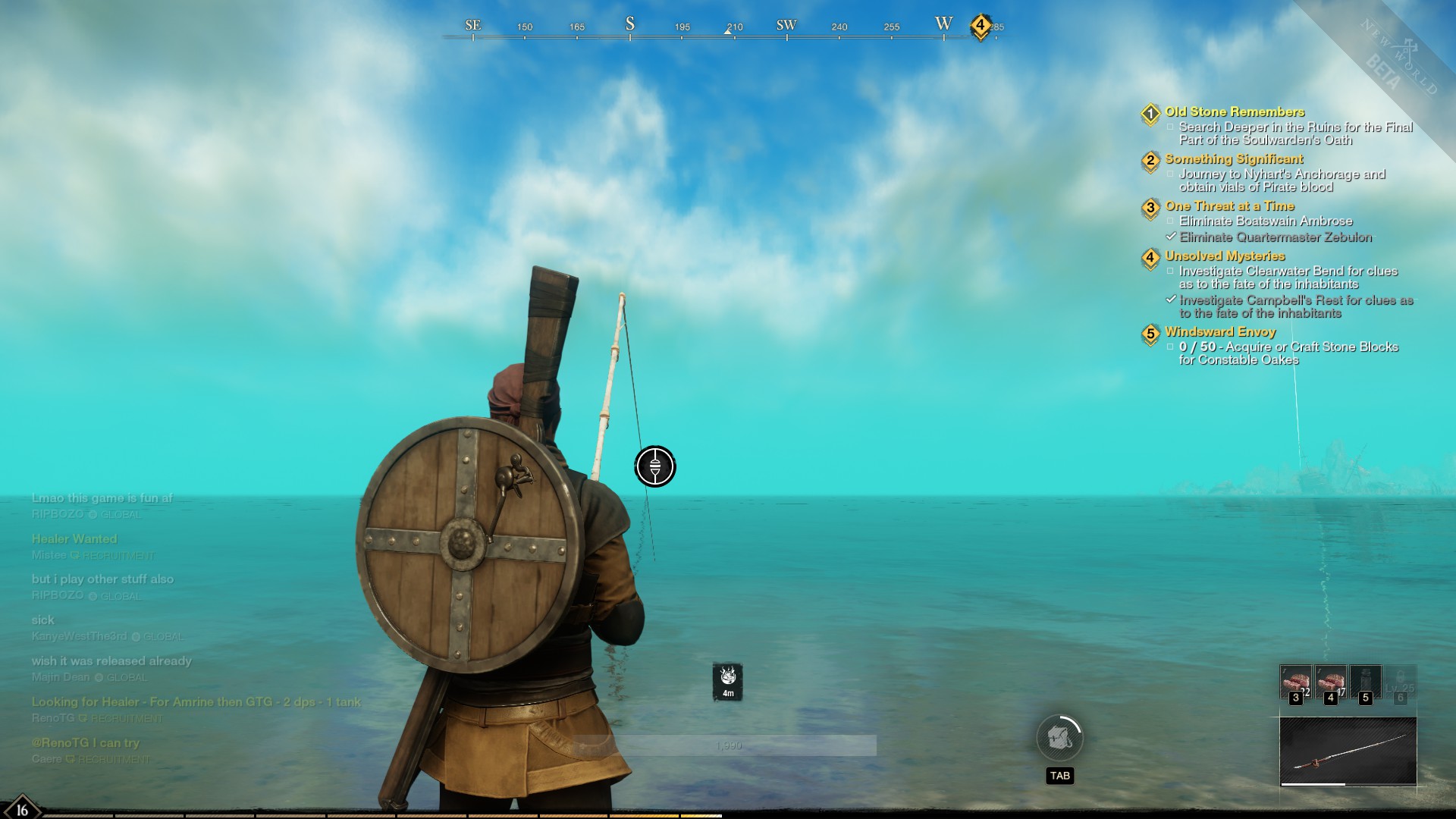1456x819 pixels.
Task: Select the equipped fishing pole slot
Action: [1348, 752]
